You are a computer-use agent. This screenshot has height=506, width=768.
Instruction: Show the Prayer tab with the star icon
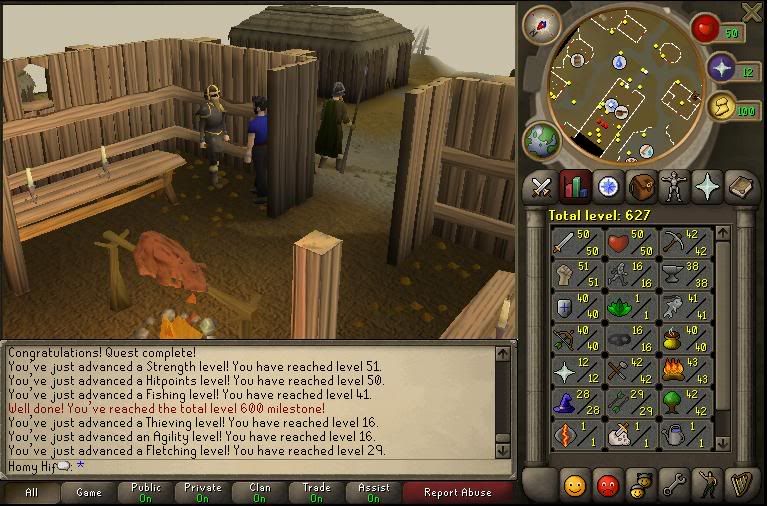click(x=708, y=186)
